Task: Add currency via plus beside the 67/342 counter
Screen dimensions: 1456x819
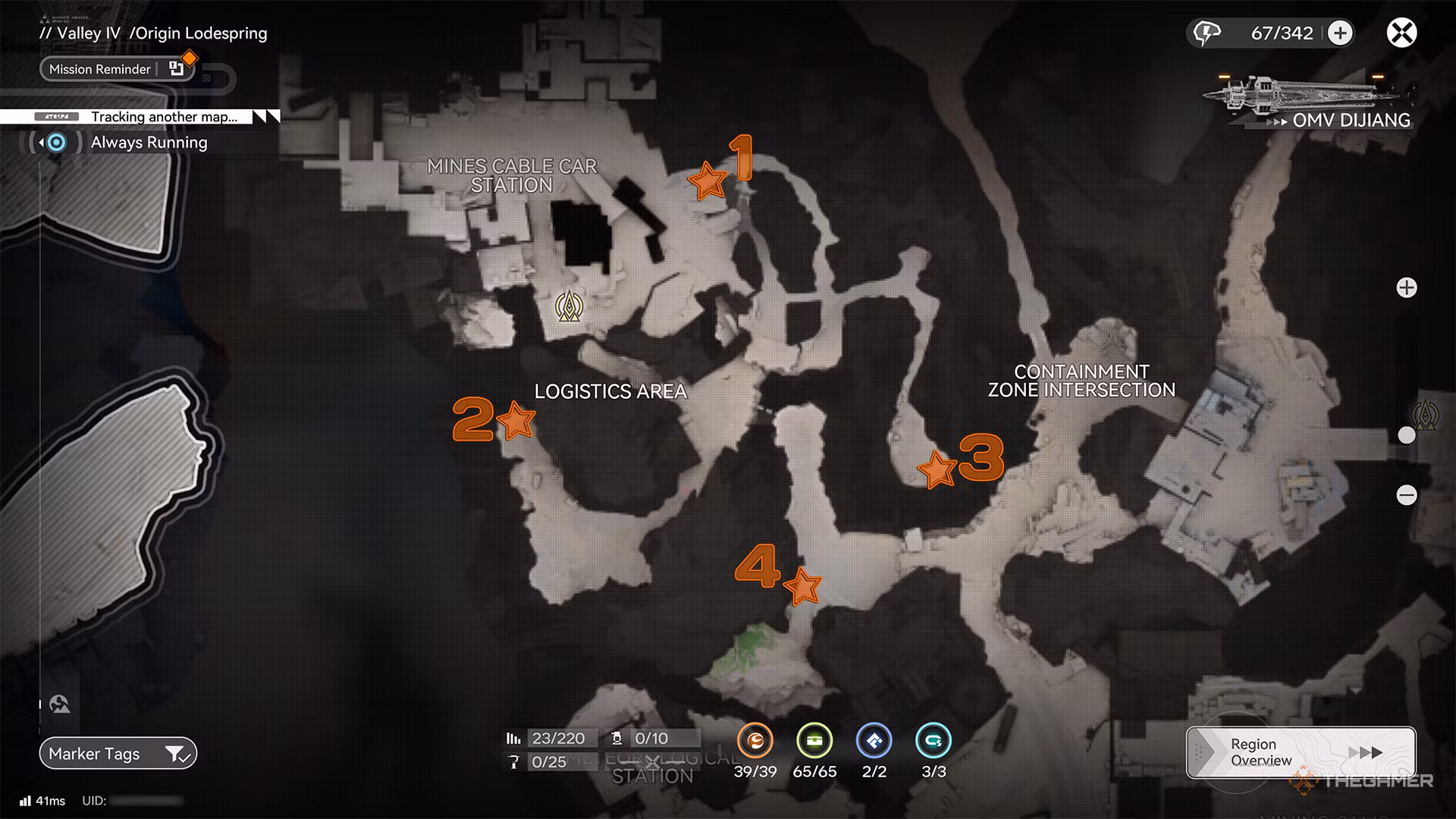Action: 1341,33
